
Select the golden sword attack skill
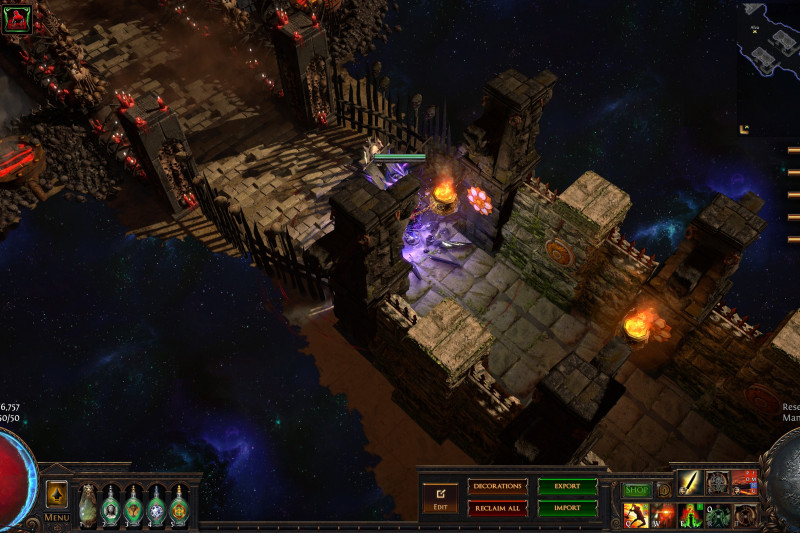point(691,483)
